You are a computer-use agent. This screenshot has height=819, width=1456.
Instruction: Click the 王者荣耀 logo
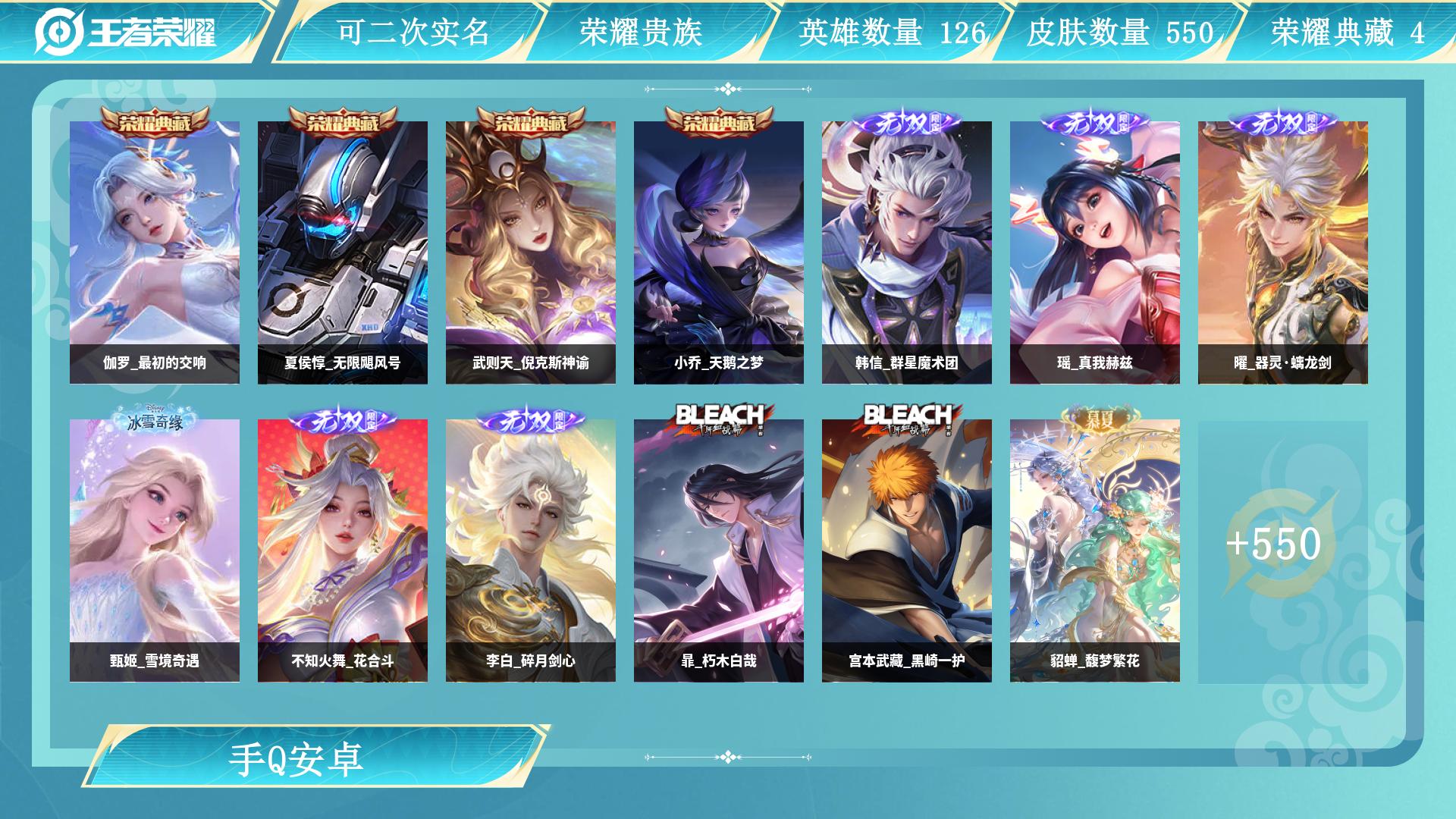point(126,32)
